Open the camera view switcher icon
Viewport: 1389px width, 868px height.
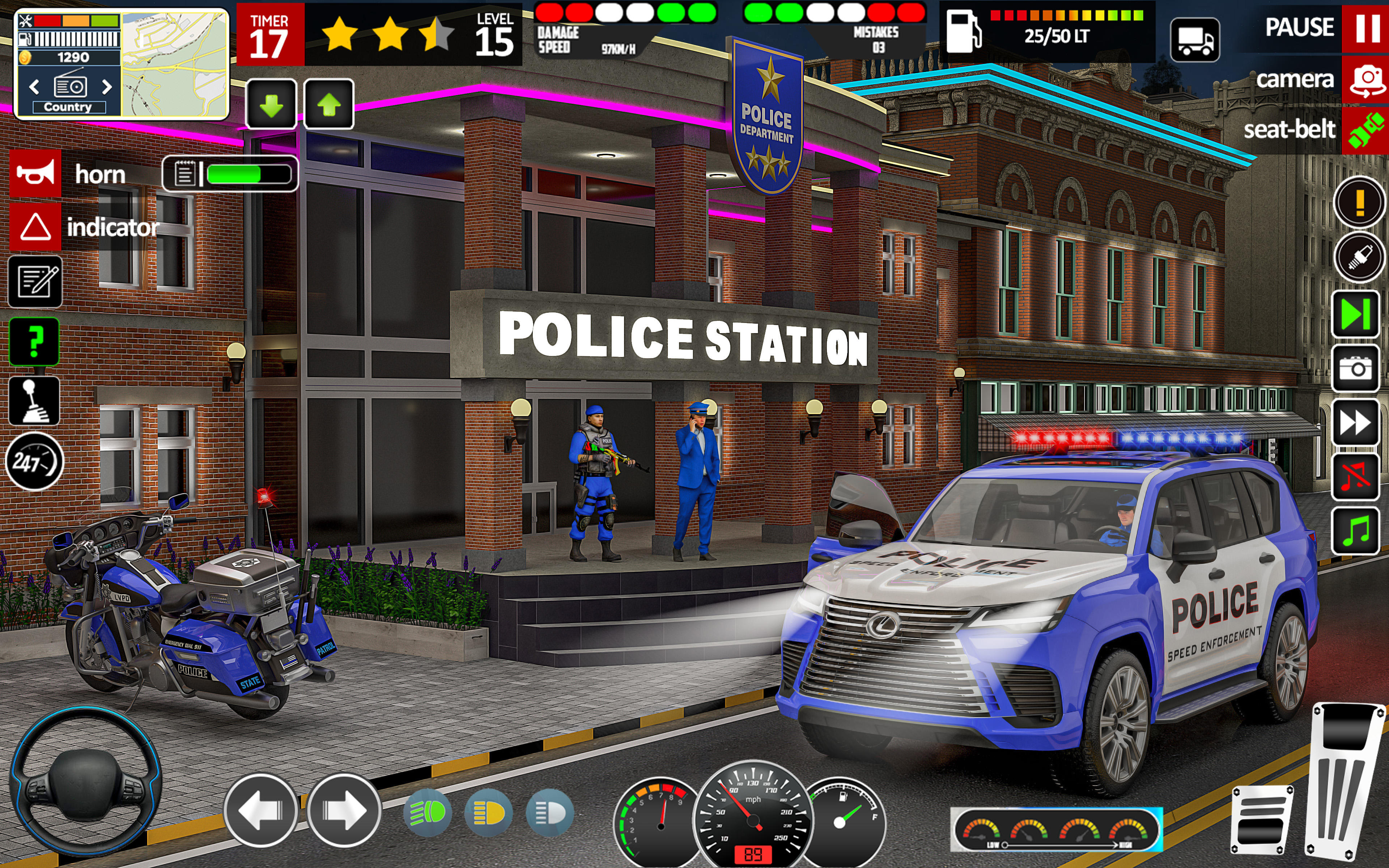[x=1368, y=81]
